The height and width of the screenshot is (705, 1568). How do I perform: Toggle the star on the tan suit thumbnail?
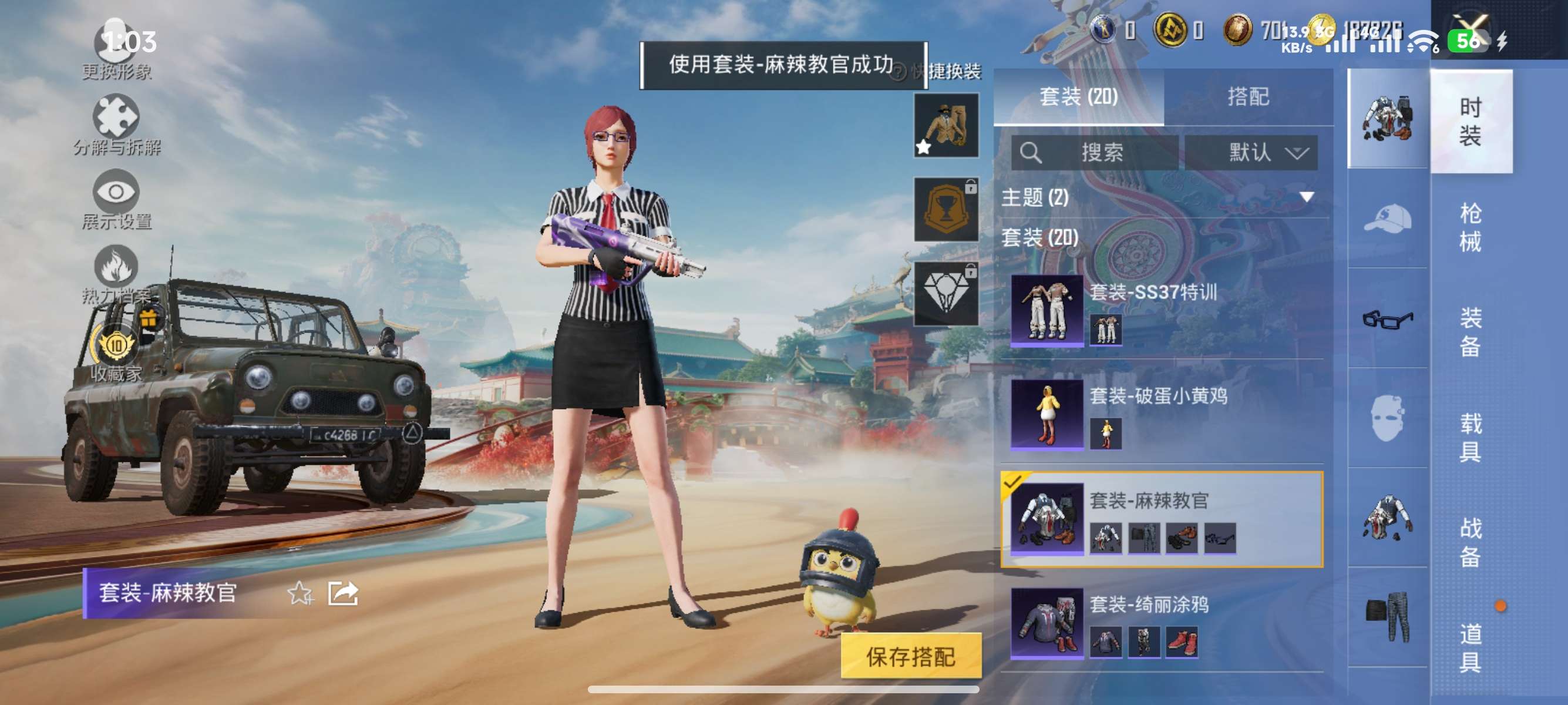[924, 146]
